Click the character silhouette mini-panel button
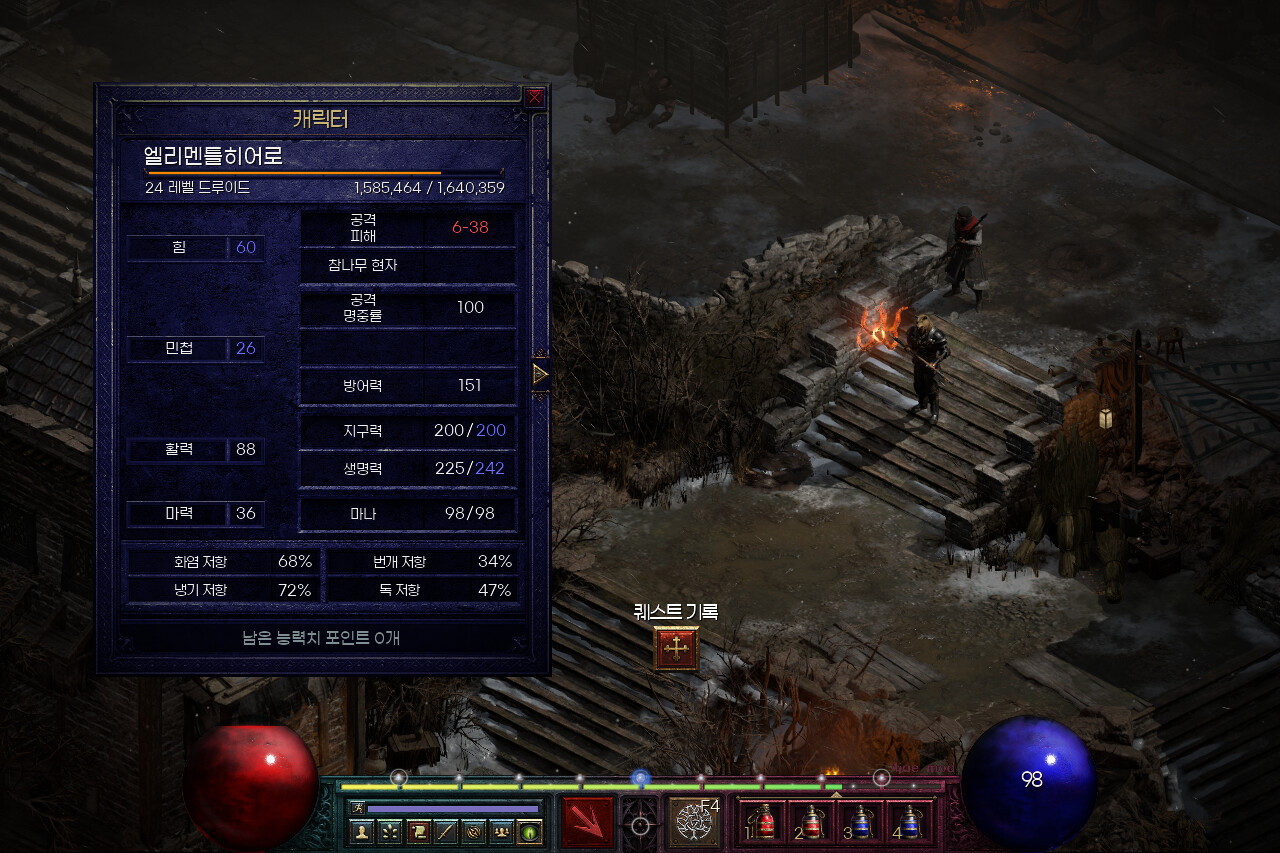 pos(361,832)
